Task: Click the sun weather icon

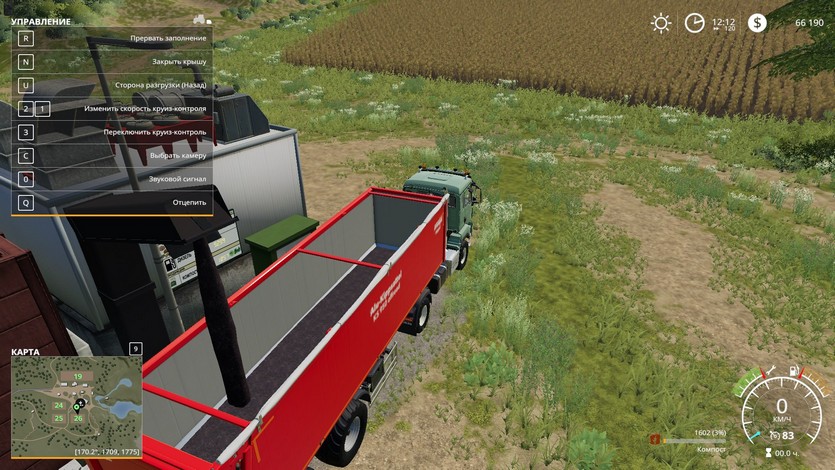Action: coord(661,23)
